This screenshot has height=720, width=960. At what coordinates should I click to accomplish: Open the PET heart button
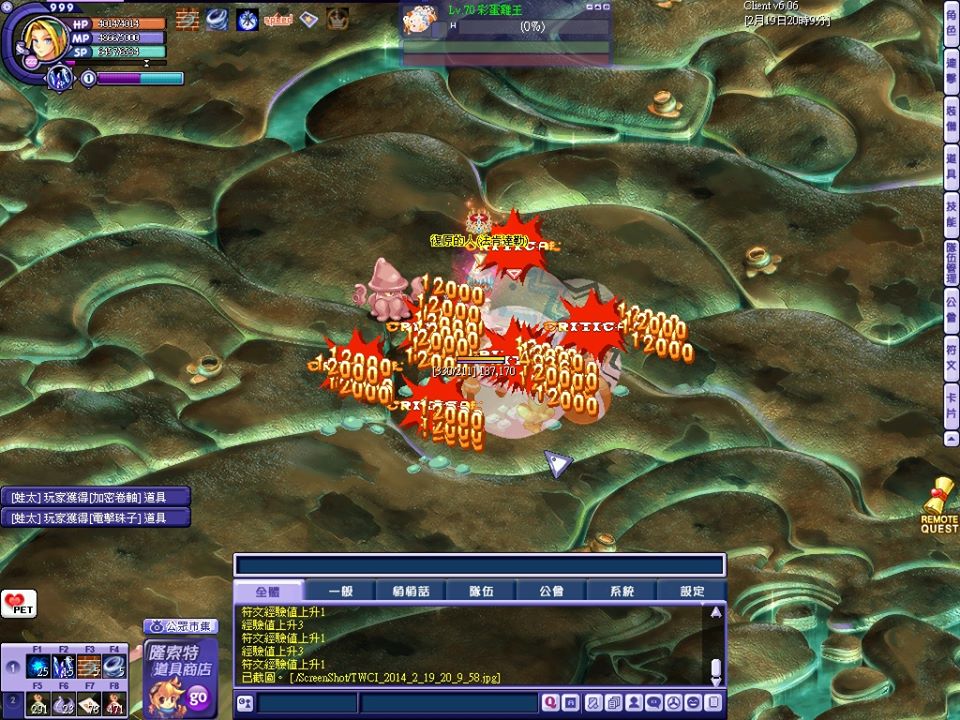click(x=17, y=605)
